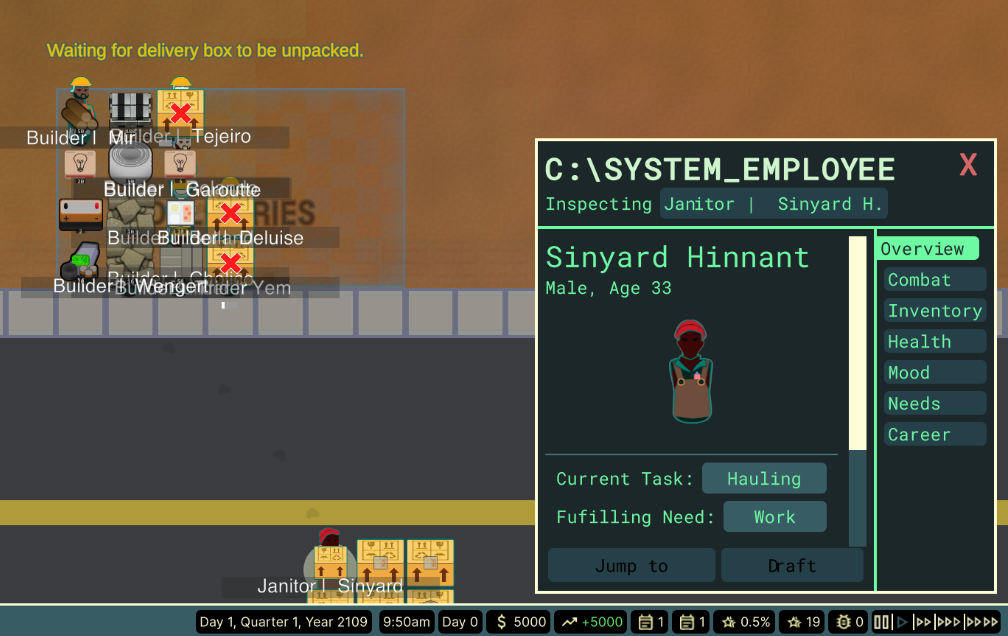This screenshot has height=636, width=1008.
Task: Click the Janitor Sinyard H. inspecting label
Action: [x=773, y=204]
